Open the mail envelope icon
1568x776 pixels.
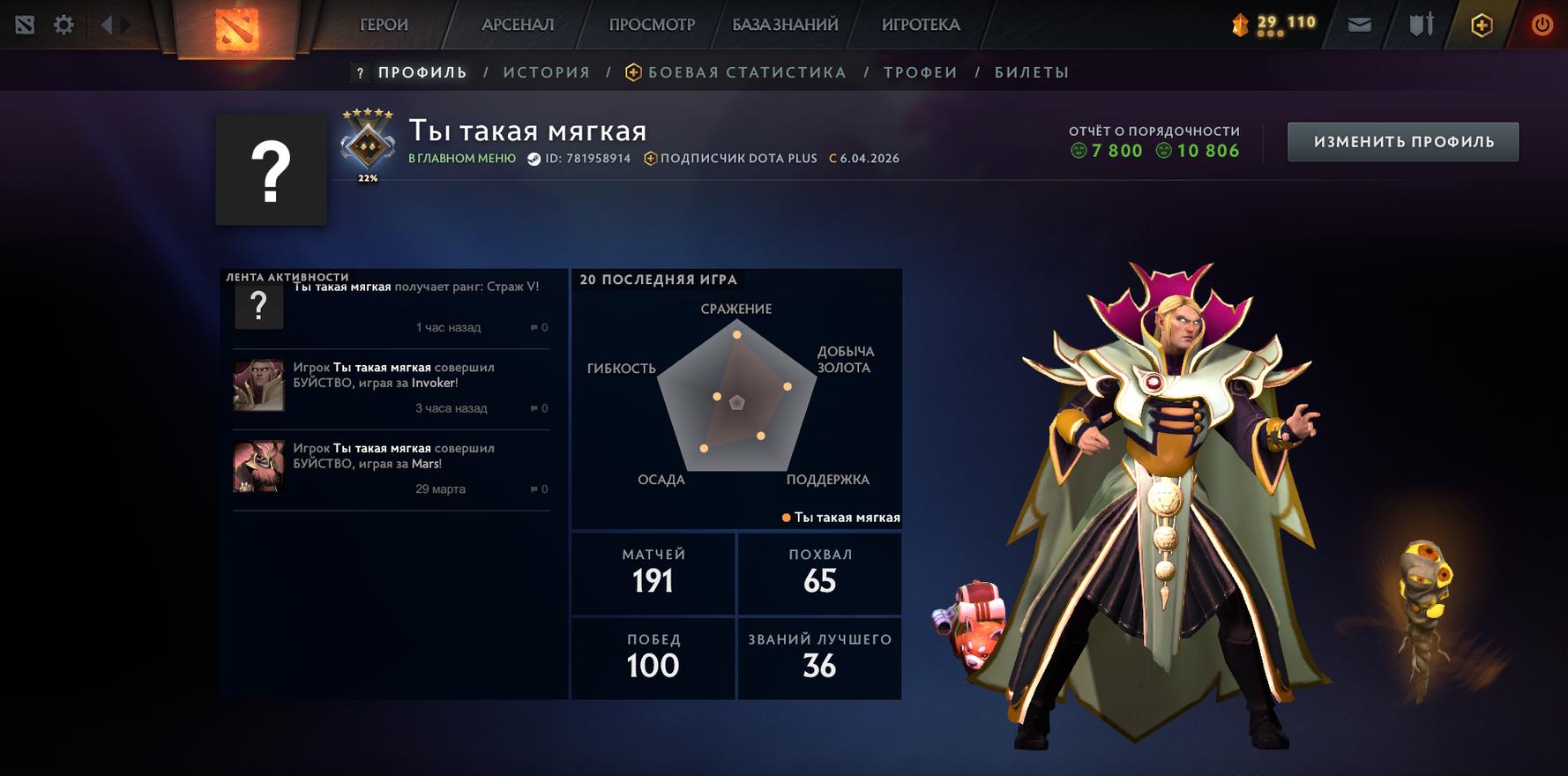(x=1360, y=25)
